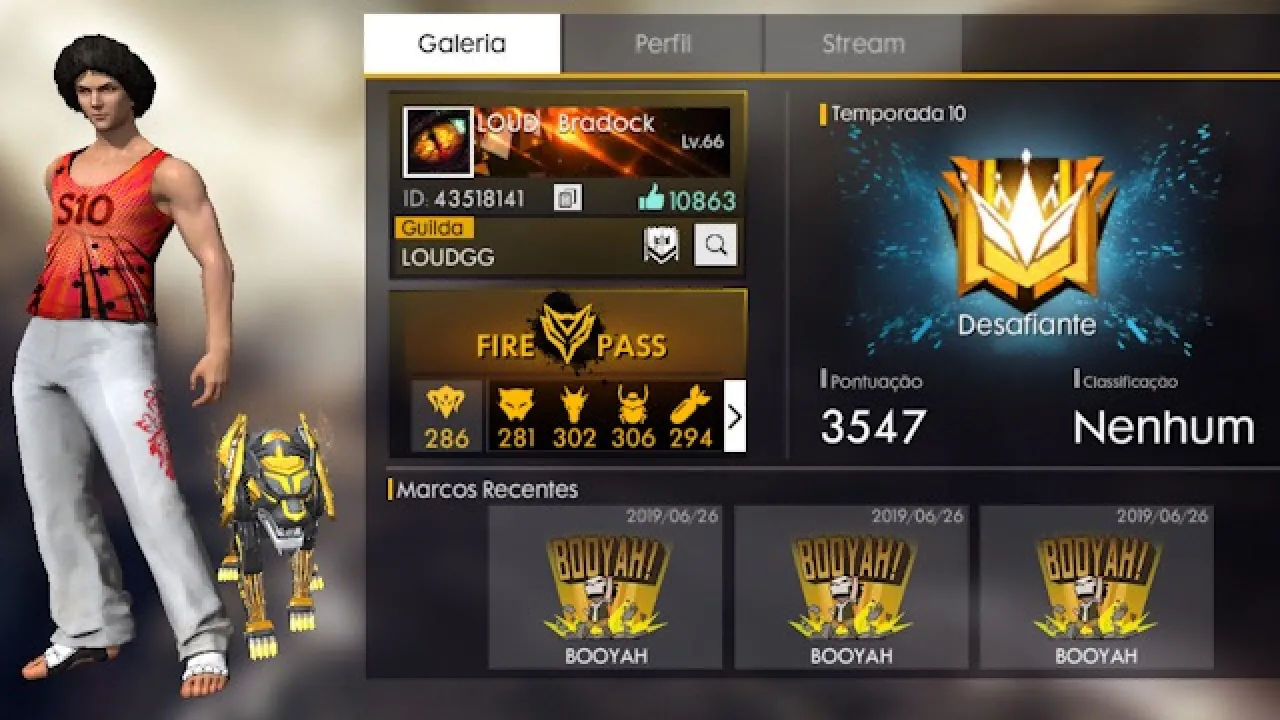Click the guild badge icon next to LOUDGG
Image resolution: width=1280 pixels, height=720 pixels.
[659, 243]
